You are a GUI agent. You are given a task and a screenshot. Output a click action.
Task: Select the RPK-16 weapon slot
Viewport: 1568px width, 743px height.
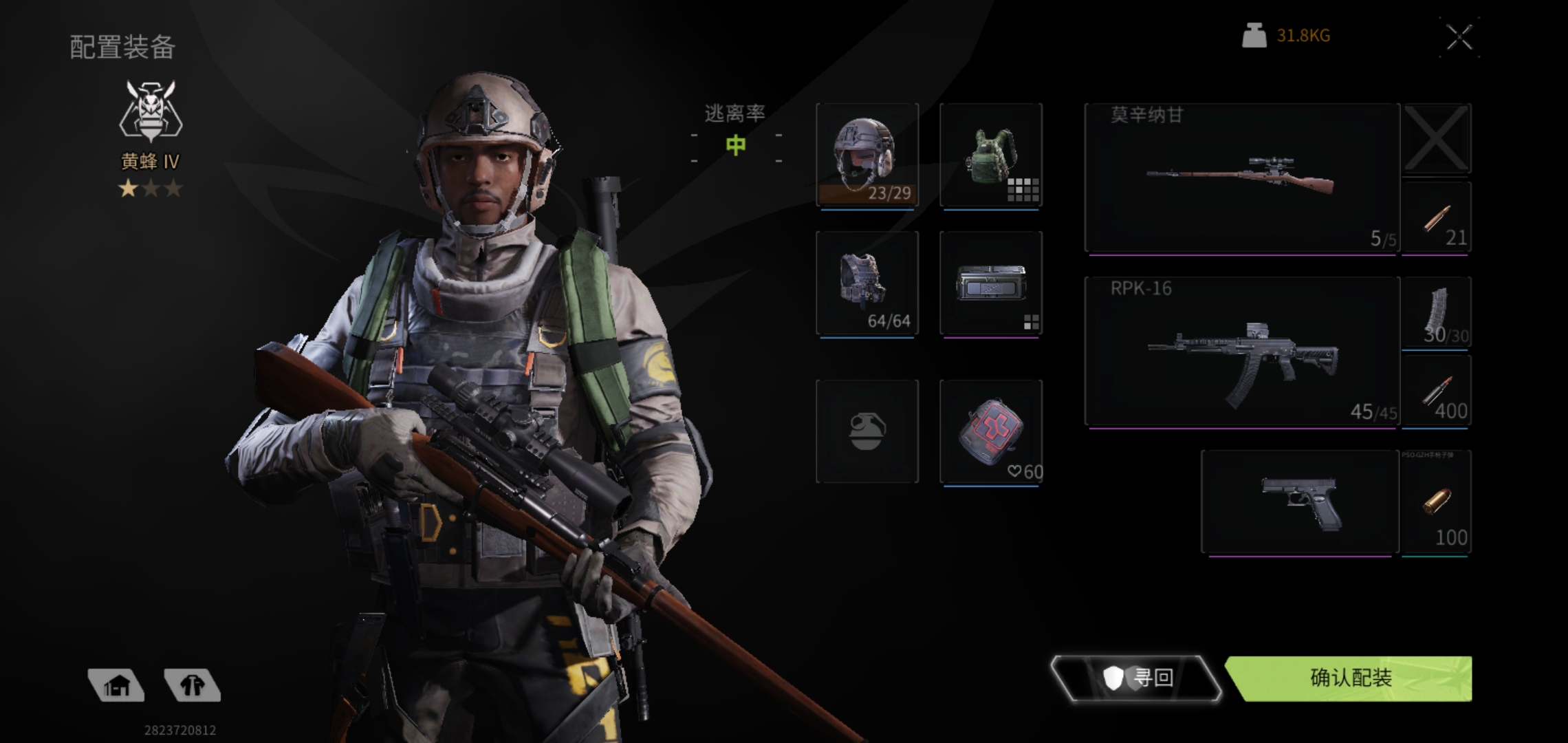tap(1241, 351)
